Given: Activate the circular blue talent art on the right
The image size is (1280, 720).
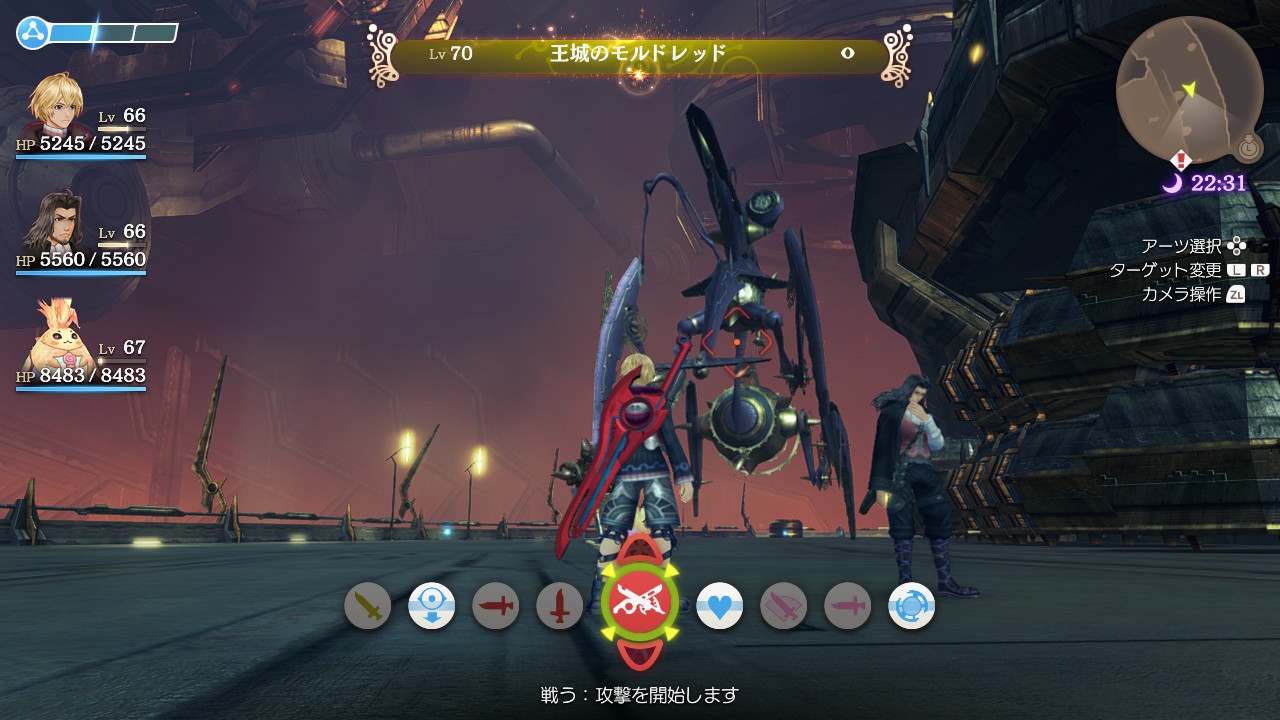Looking at the screenshot, I should [913, 606].
